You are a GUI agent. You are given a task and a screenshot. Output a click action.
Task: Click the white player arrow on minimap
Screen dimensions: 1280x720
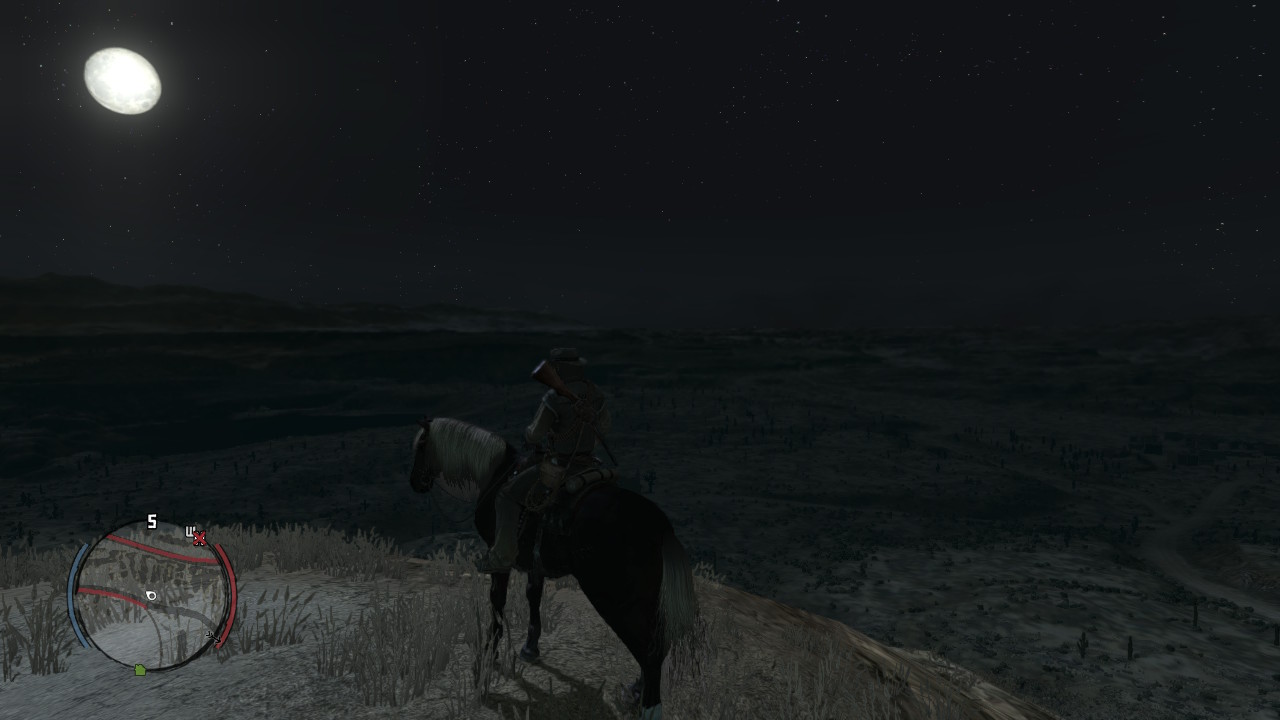click(x=151, y=596)
